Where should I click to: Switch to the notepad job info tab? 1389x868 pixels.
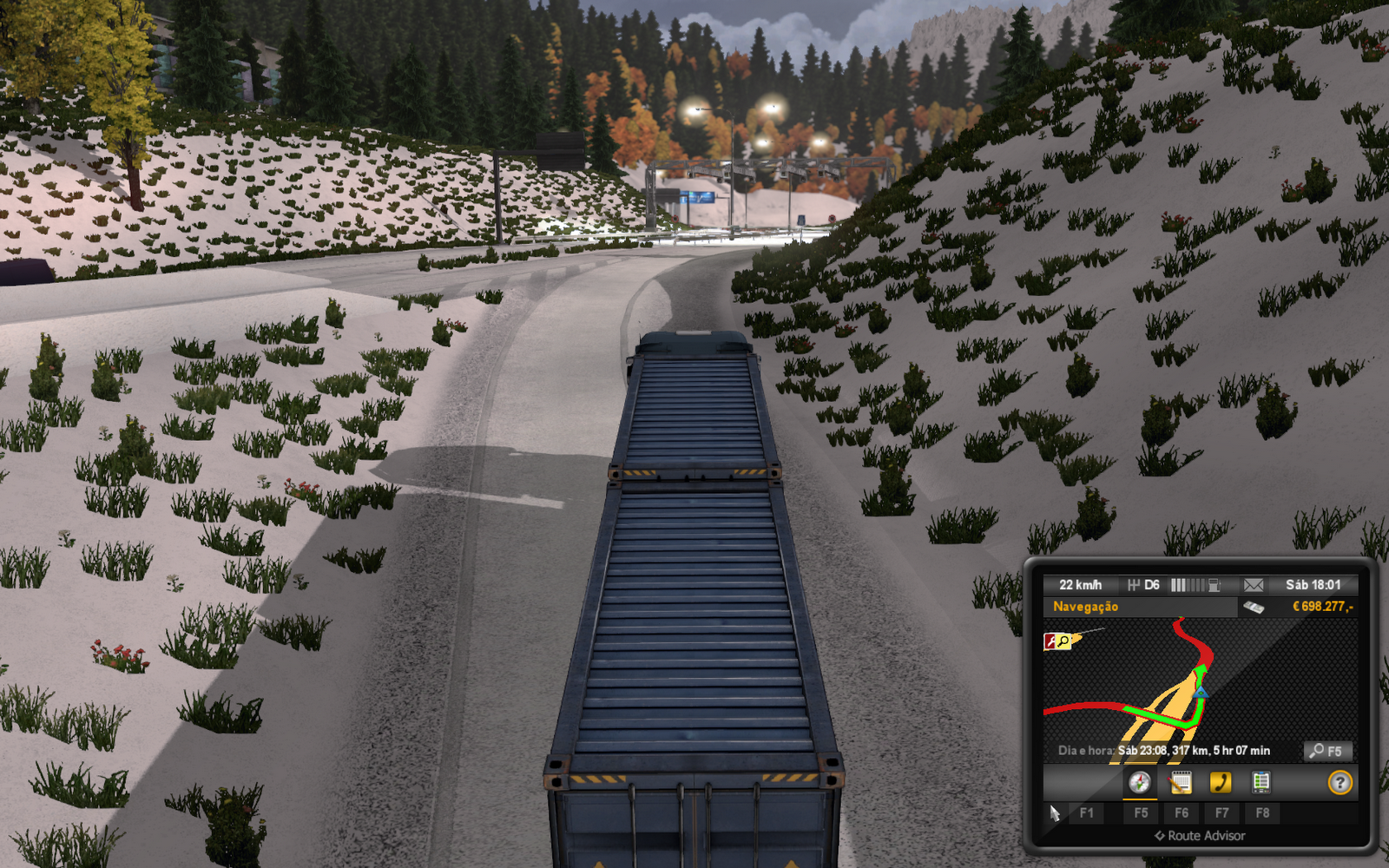(1180, 783)
